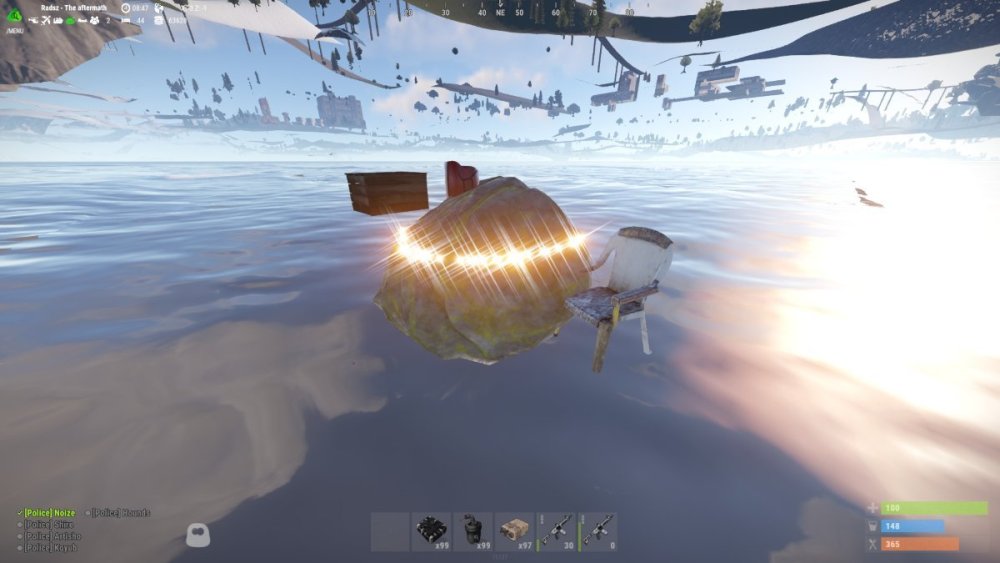Equip the rifle with 30 rounds

pos(556,531)
